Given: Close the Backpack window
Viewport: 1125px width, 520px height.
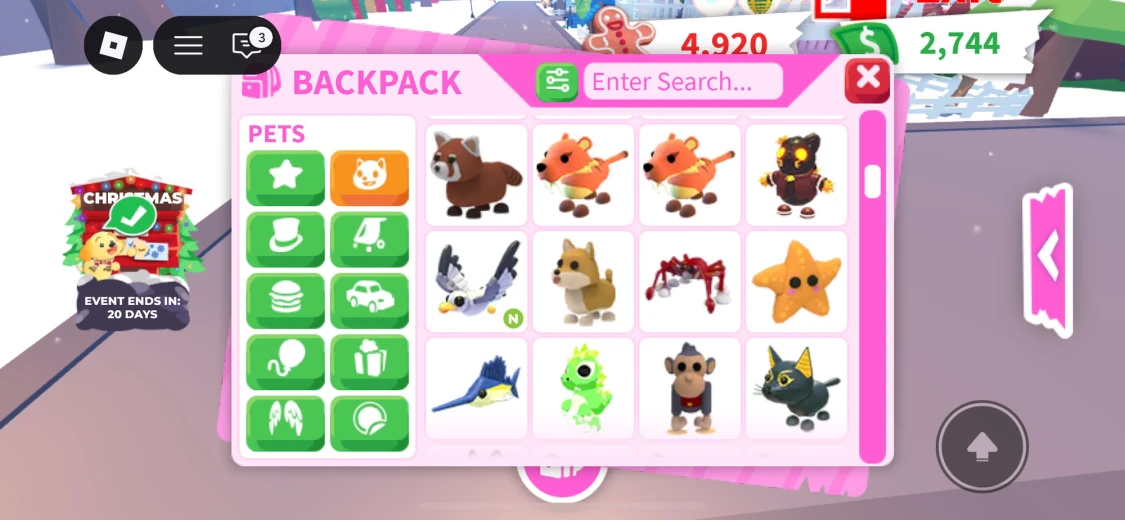Looking at the screenshot, I should click(867, 79).
